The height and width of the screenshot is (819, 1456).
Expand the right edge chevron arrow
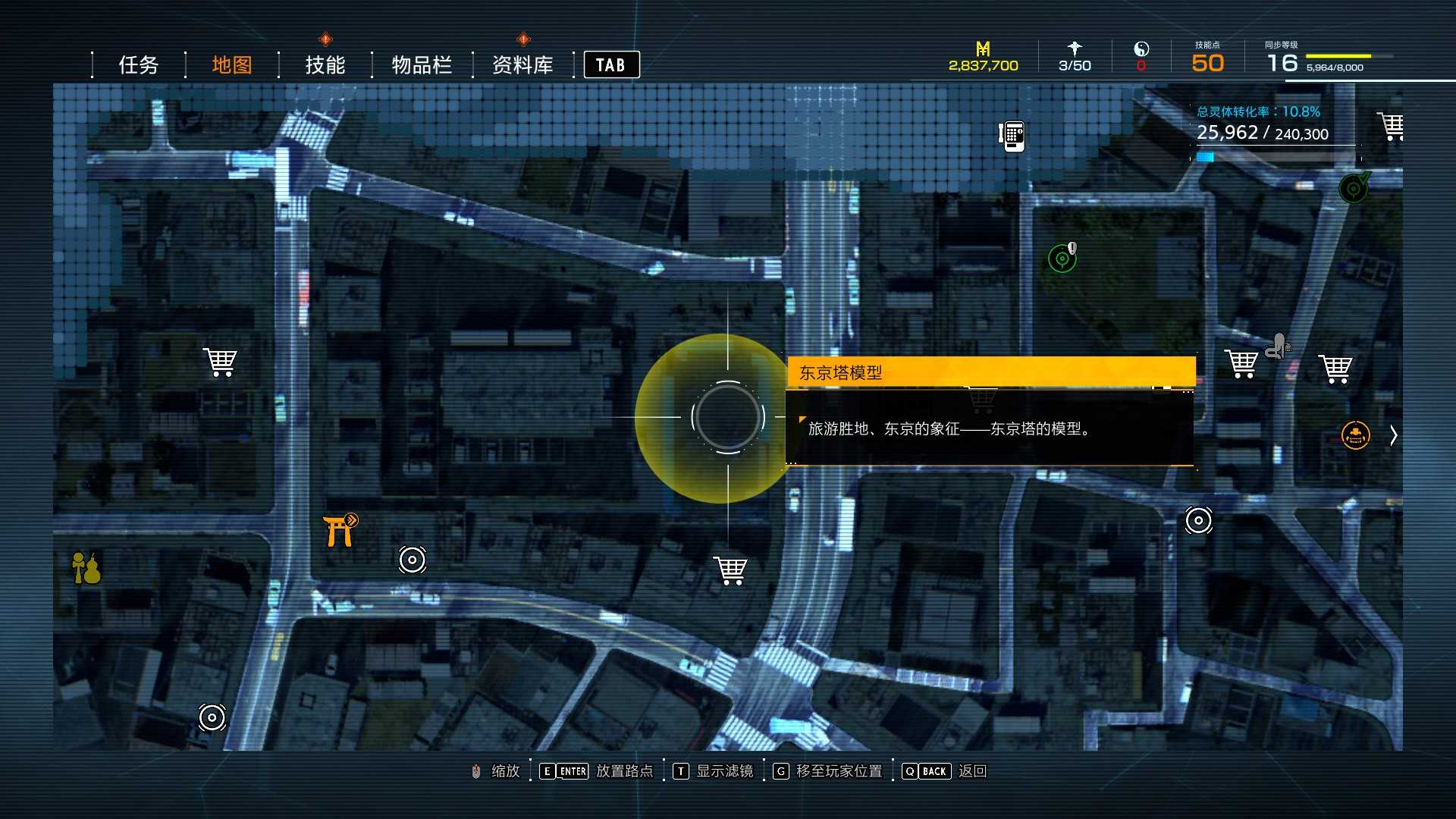pos(1394,435)
